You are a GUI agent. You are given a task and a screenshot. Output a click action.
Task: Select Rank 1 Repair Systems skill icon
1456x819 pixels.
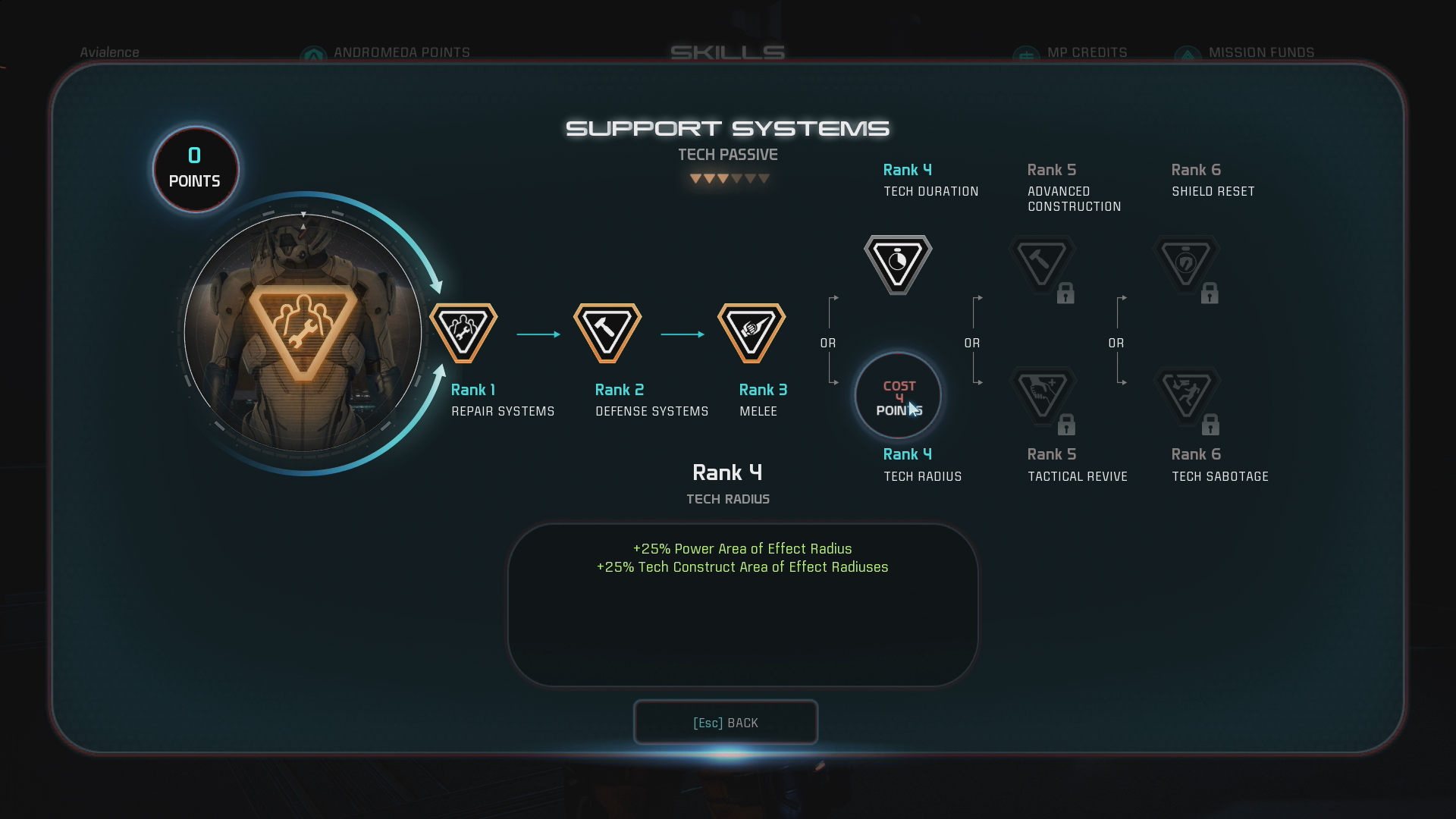[463, 332]
